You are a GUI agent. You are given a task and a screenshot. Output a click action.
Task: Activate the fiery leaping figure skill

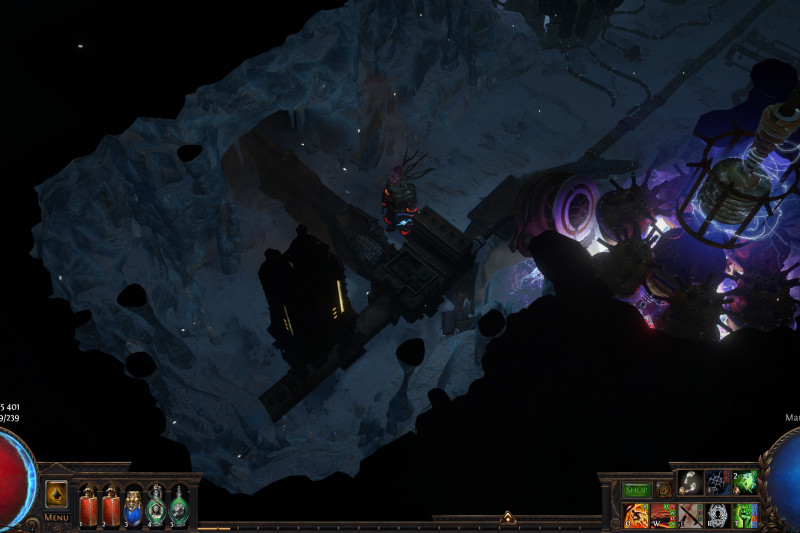click(636, 516)
